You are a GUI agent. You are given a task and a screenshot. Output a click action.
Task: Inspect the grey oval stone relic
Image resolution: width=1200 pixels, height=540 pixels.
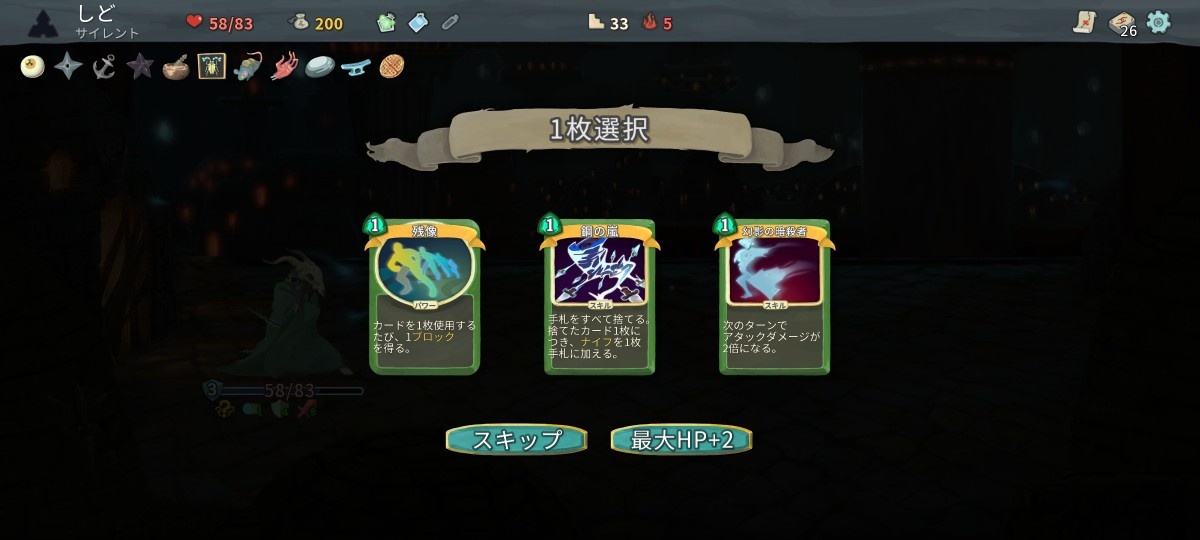point(319,67)
